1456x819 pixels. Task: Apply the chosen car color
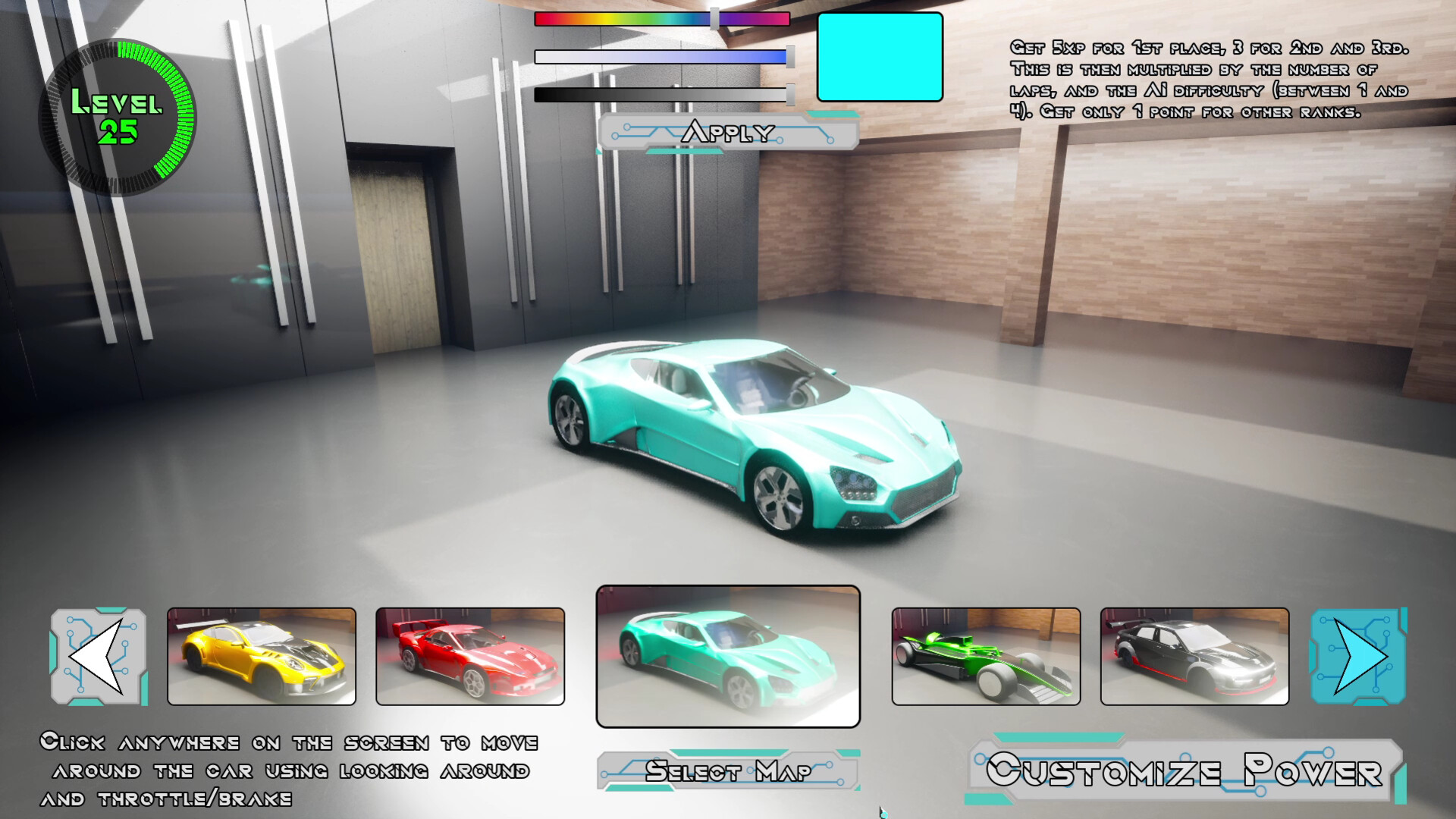(x=728, y=133)
